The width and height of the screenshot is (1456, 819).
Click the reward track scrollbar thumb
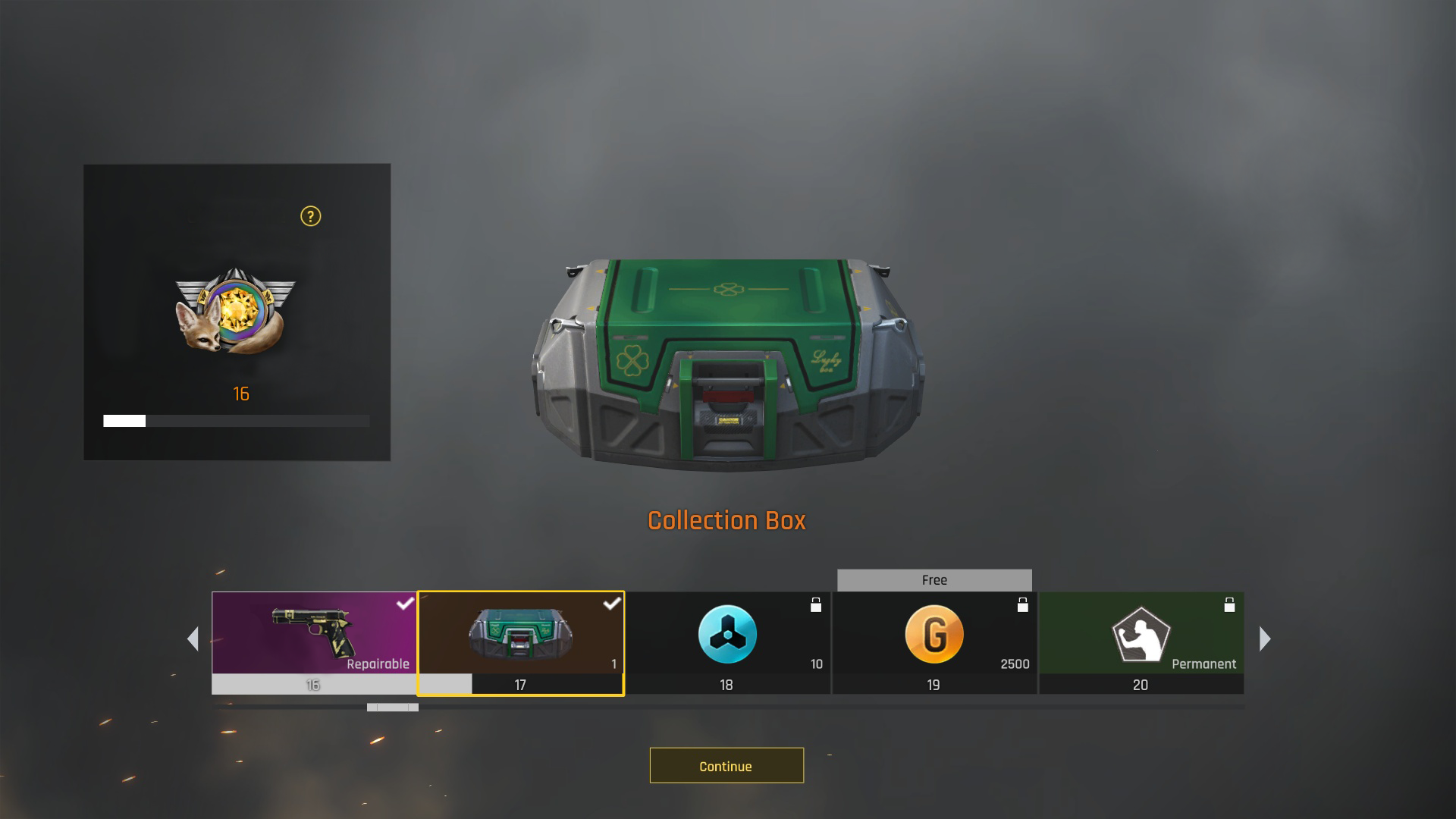pyautogui.click(x=393, y=708)
